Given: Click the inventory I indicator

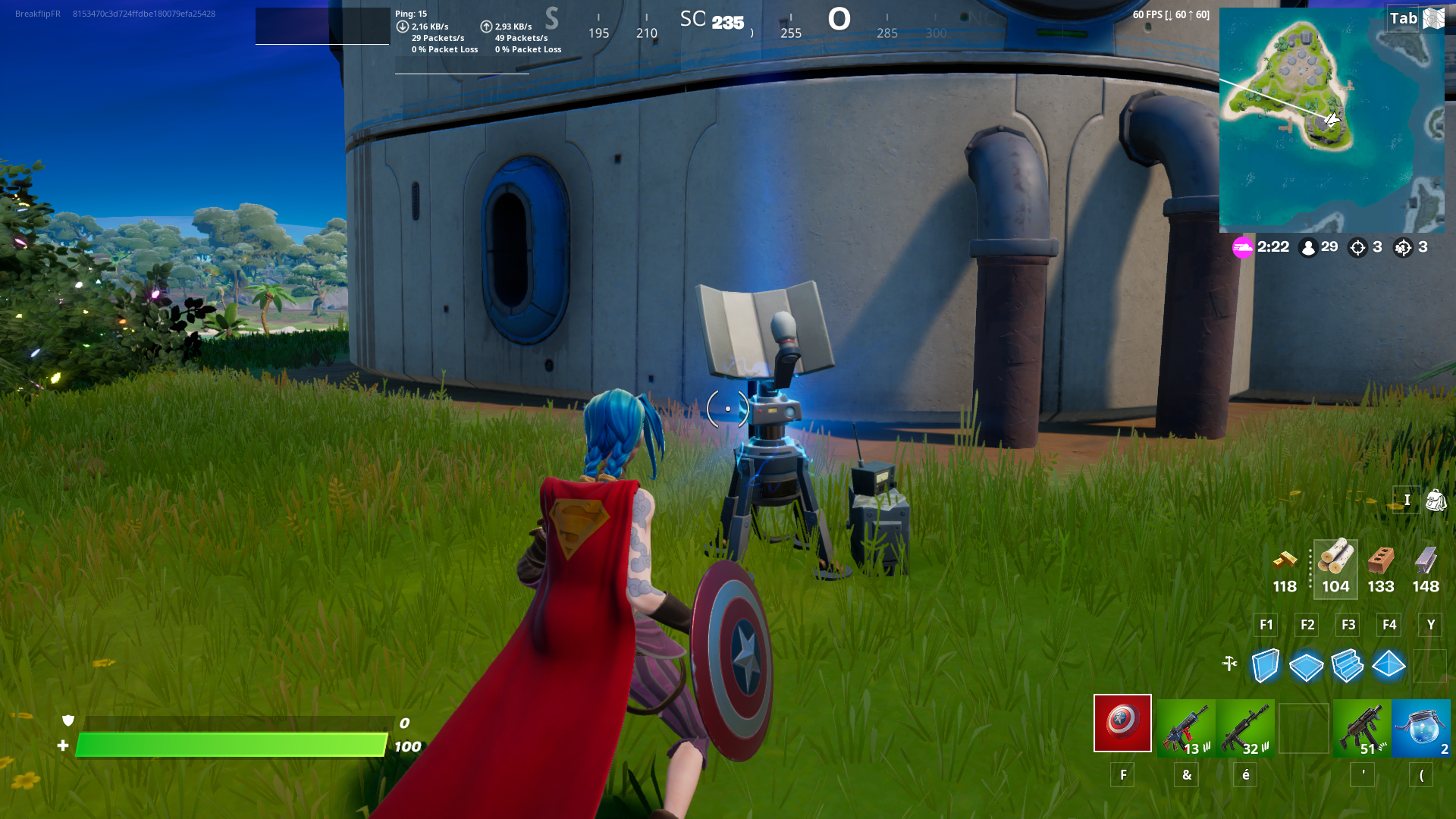Looking at the screenshot, I should click(1407, 500).
